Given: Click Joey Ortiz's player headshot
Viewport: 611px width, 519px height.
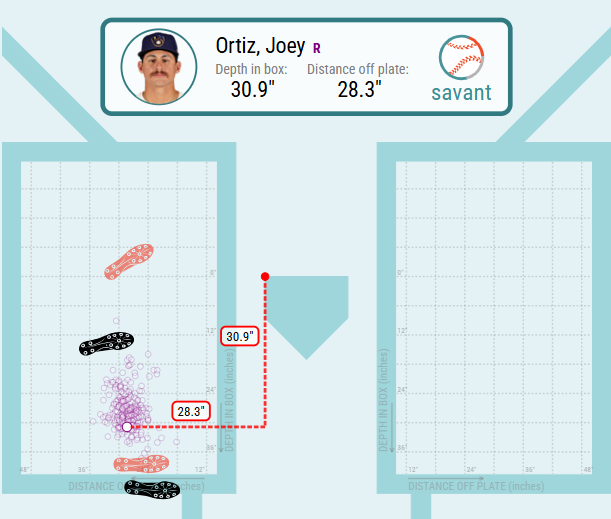Looking at the screenshot, I should click(159, 67).
